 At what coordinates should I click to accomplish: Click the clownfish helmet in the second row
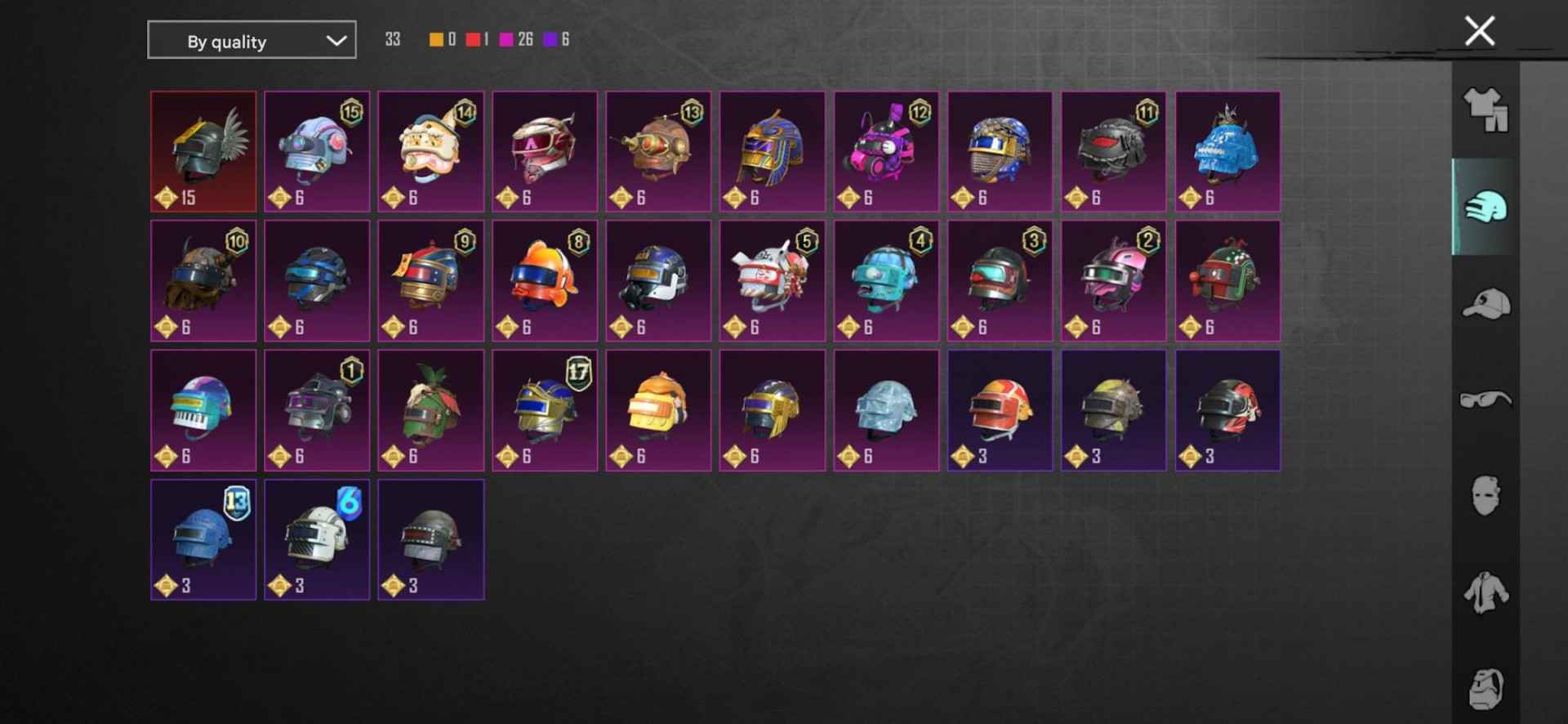coord(545,280)
